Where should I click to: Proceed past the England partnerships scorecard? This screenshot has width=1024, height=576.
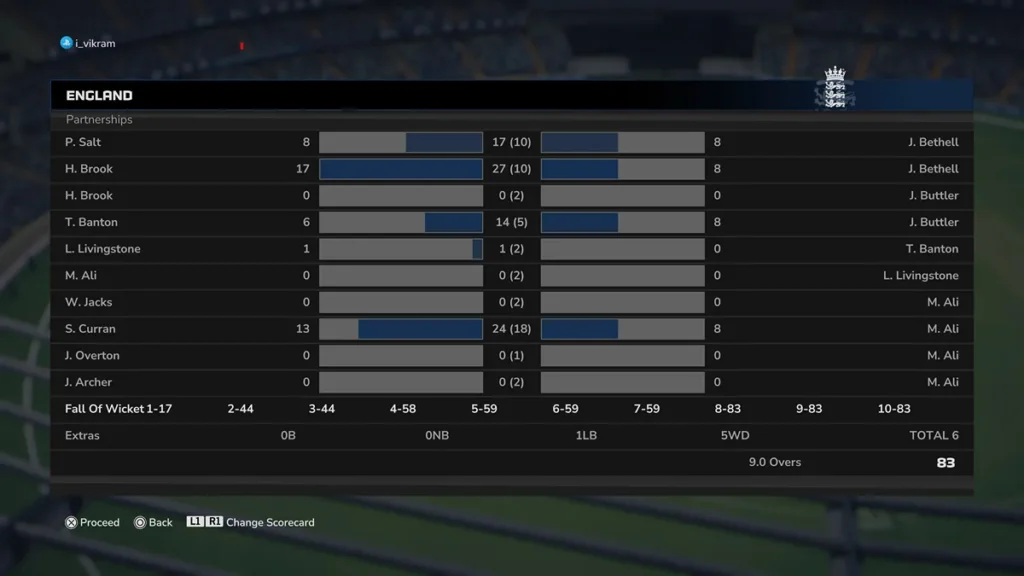[92, 522]
